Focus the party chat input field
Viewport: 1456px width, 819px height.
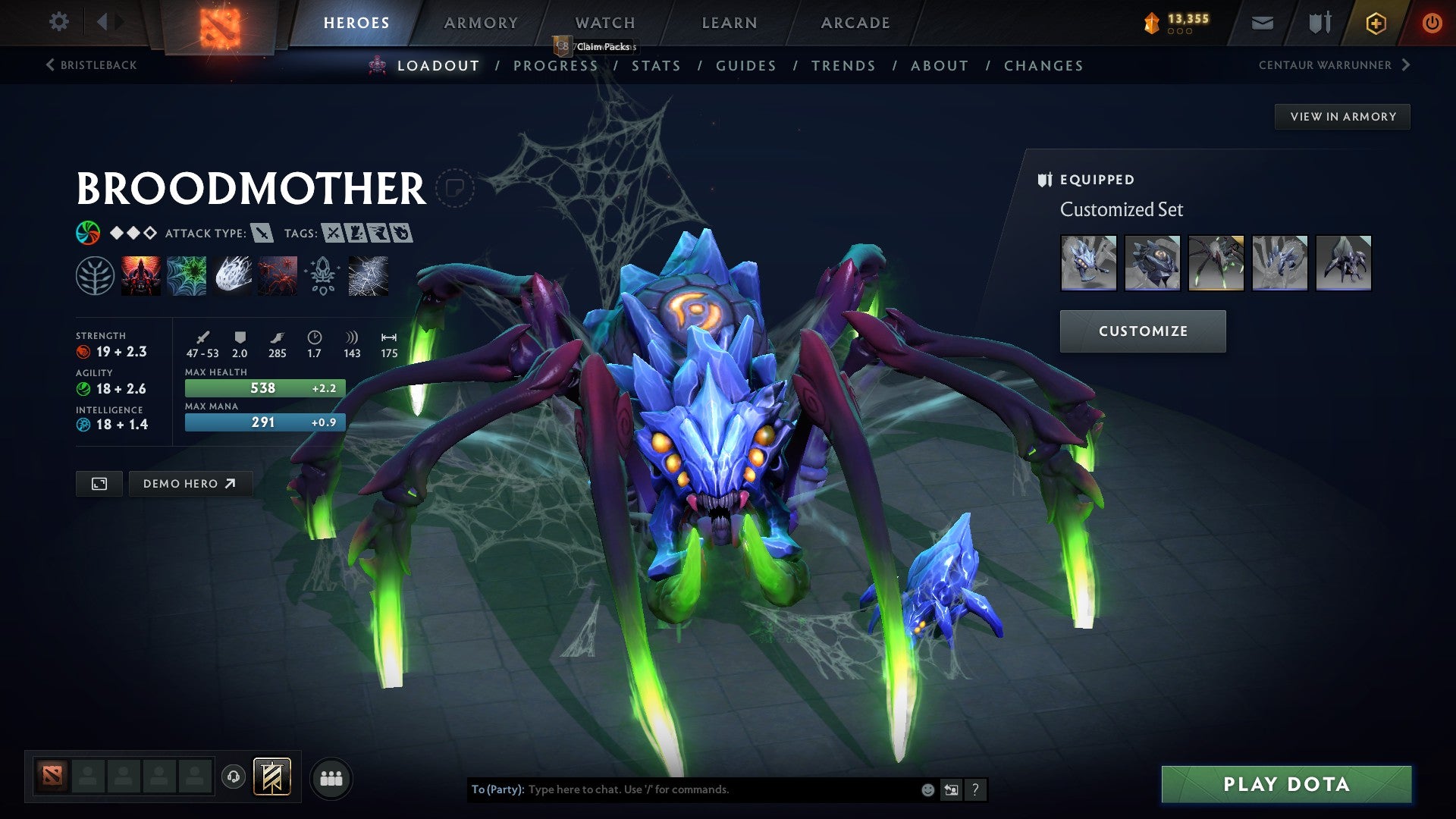(720, 789)
